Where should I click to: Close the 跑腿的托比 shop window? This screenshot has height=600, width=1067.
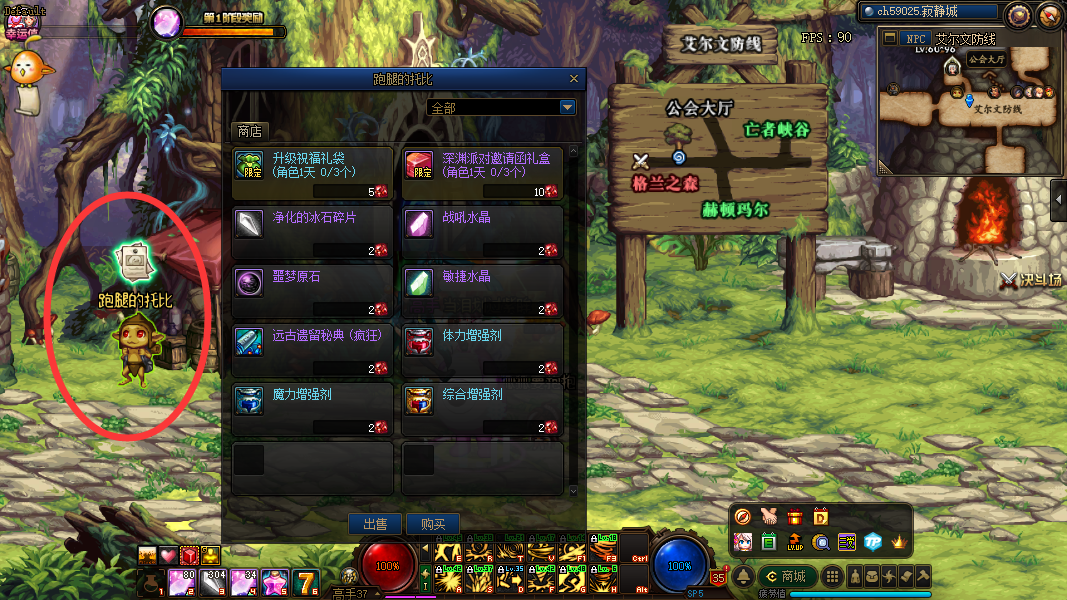click(x=573, y=78)
